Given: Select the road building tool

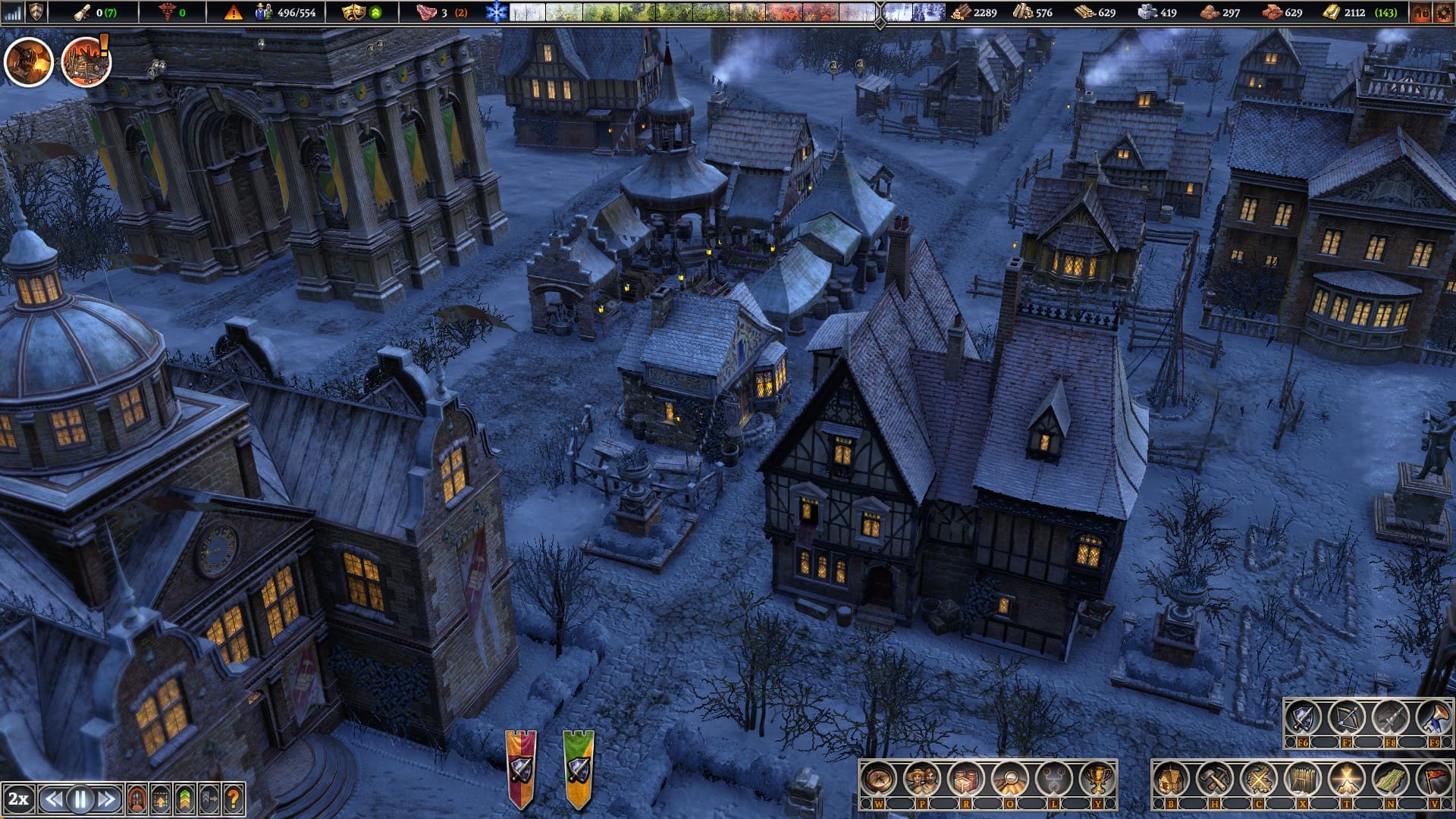Looking at the screenshot, I should click(1391, 779).
